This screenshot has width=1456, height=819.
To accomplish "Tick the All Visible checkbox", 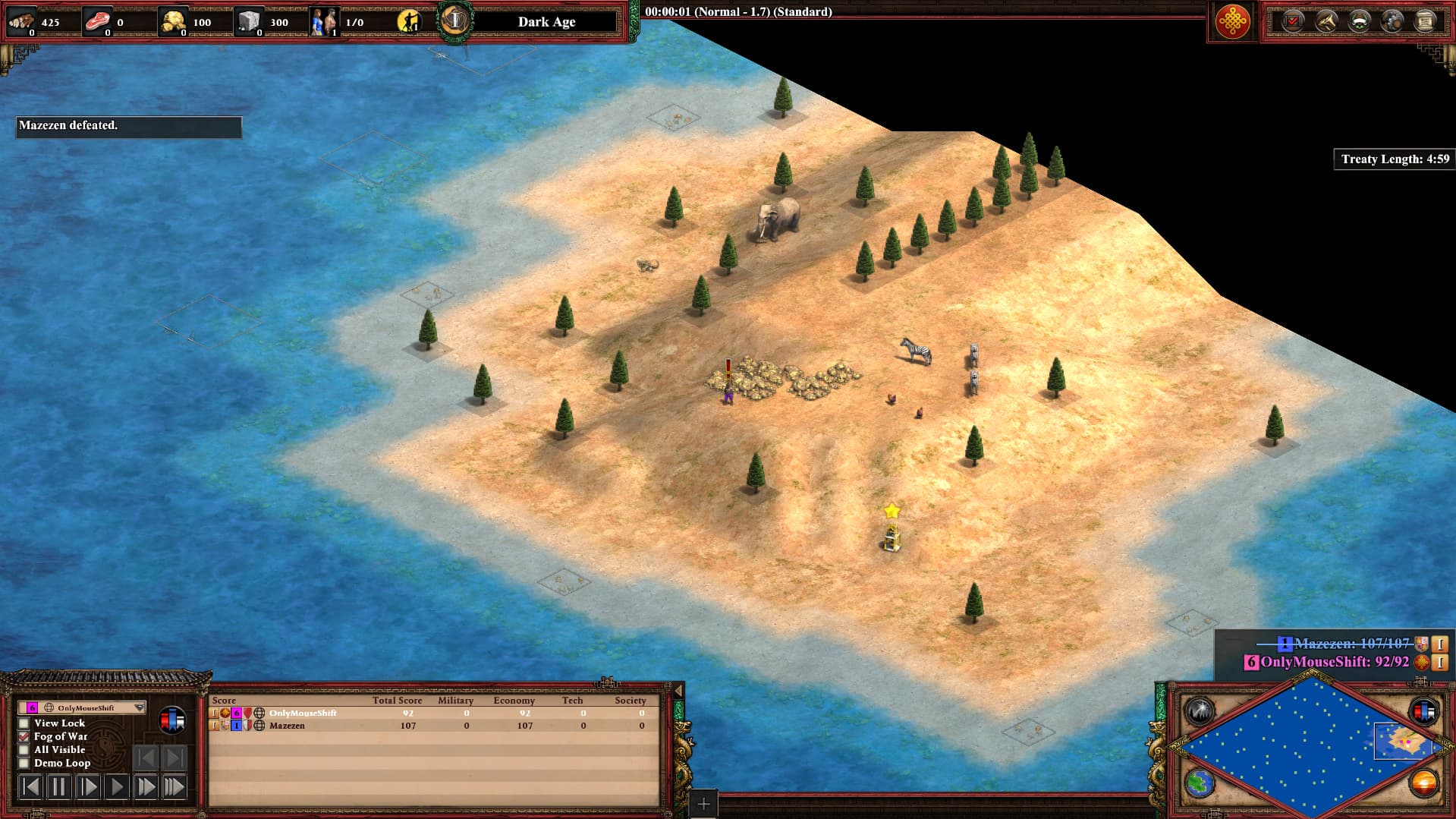I will (x=24, y=750).
